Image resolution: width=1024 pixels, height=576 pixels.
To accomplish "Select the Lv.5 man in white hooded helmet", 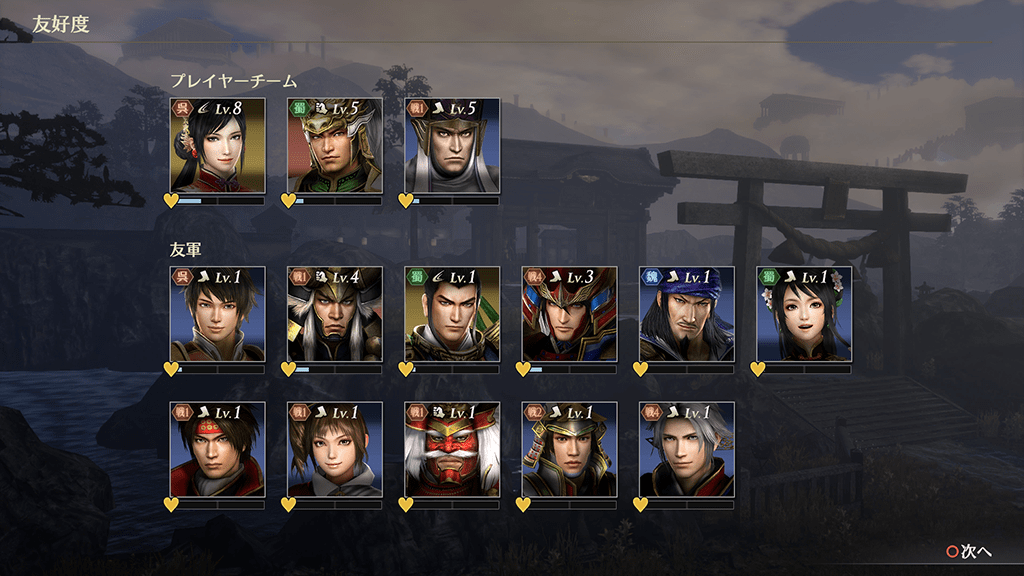I will click(452, 146).
